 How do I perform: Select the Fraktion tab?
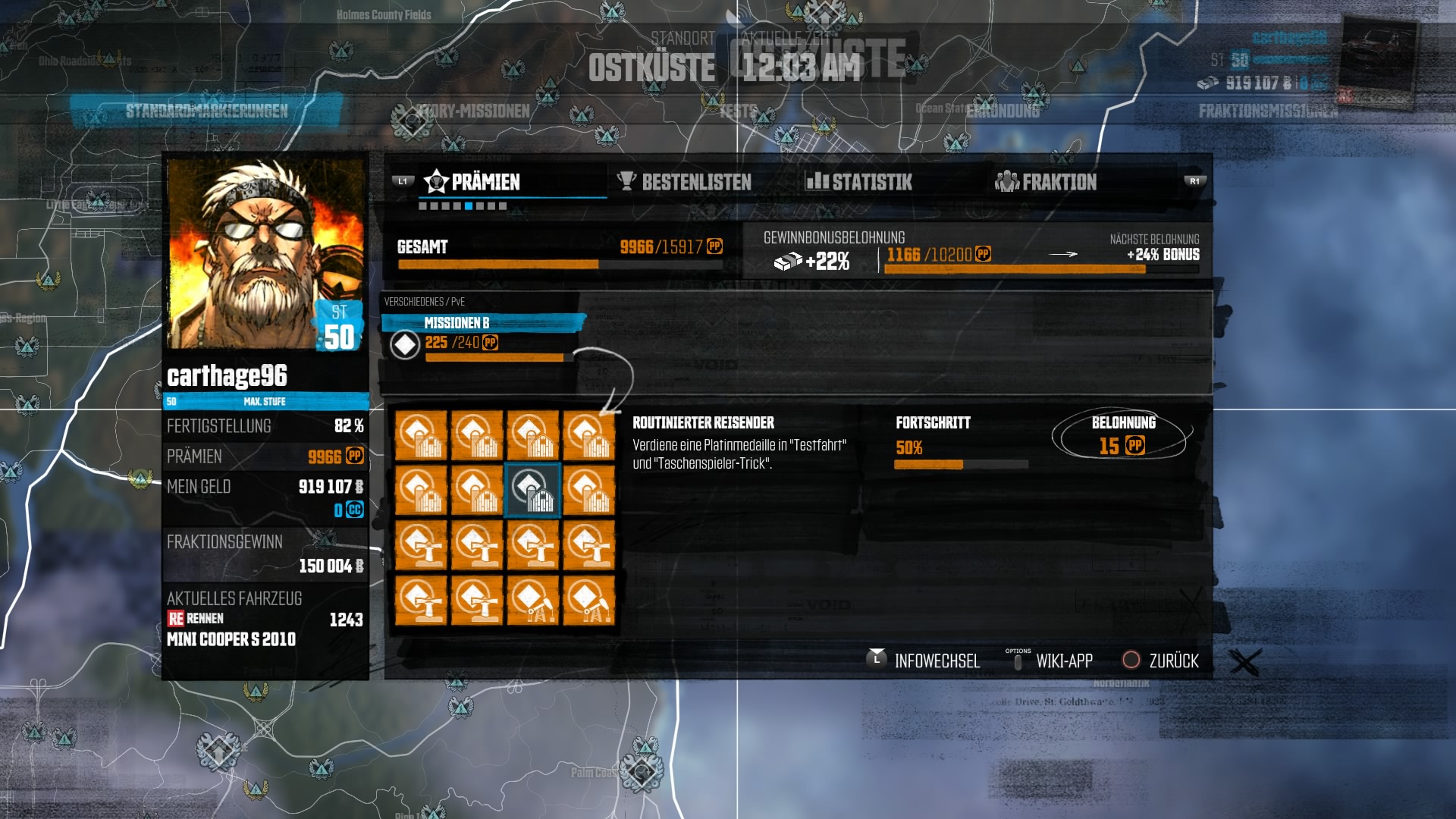tap(1046, 182)
